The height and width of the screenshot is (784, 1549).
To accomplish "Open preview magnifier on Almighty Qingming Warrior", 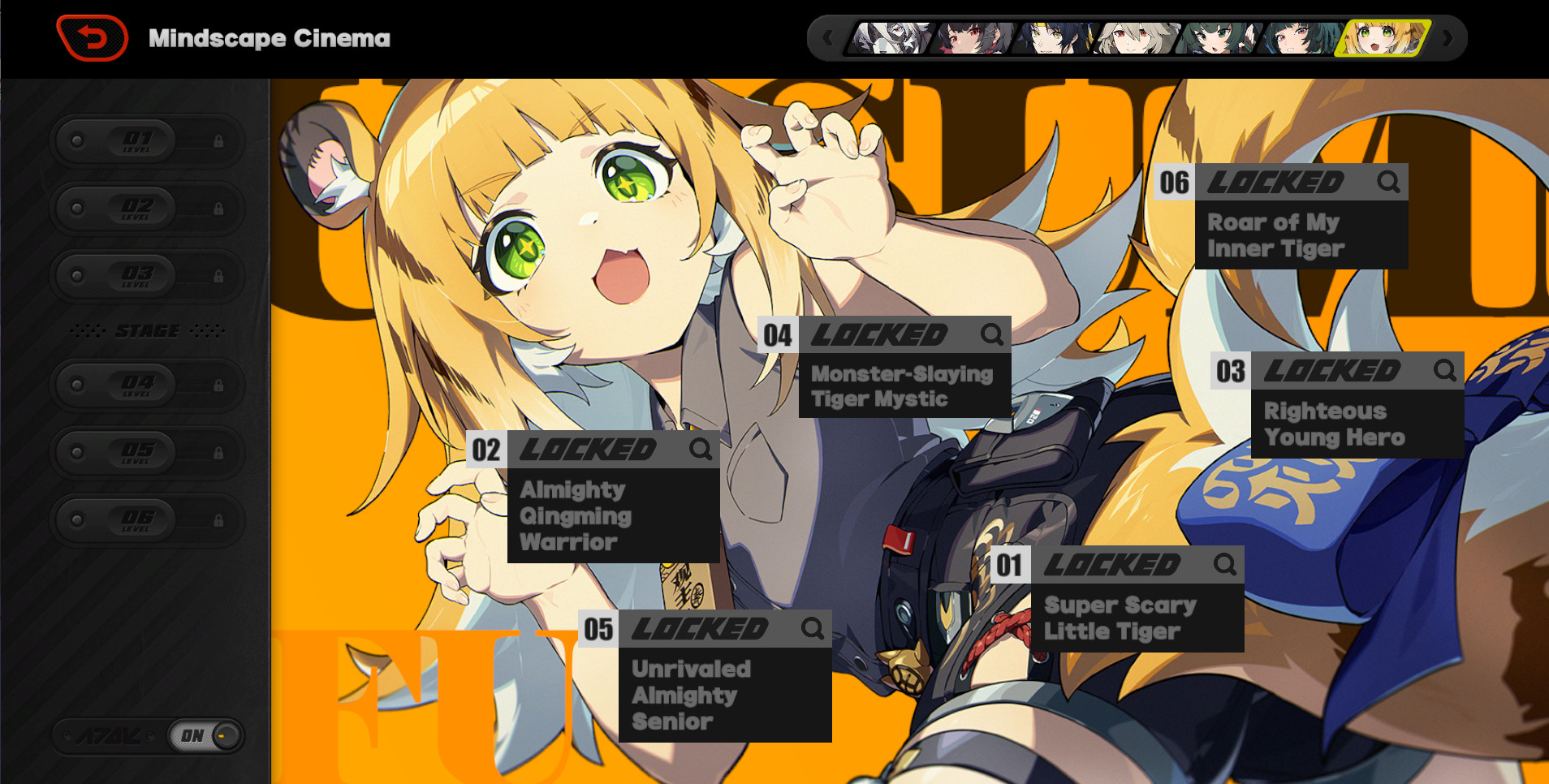I will [699, 450].
